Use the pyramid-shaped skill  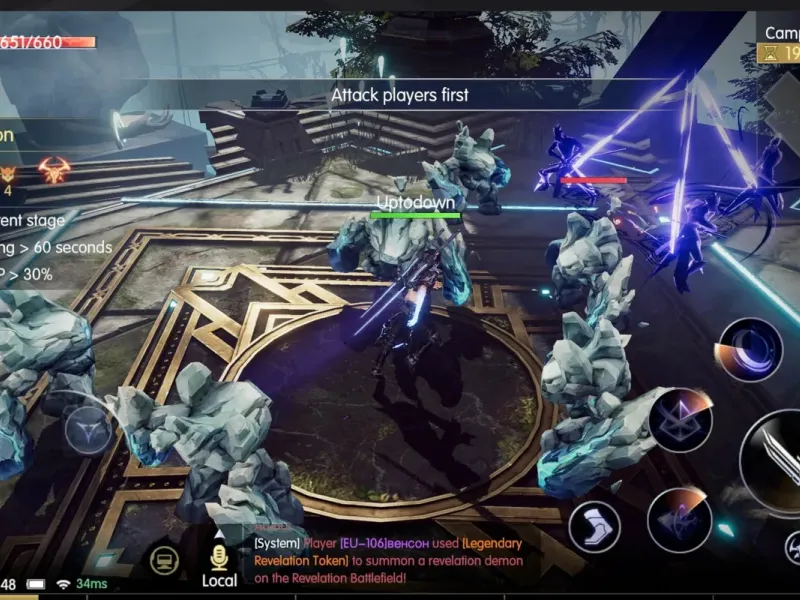pyautogui.click(x=680, y=420)
